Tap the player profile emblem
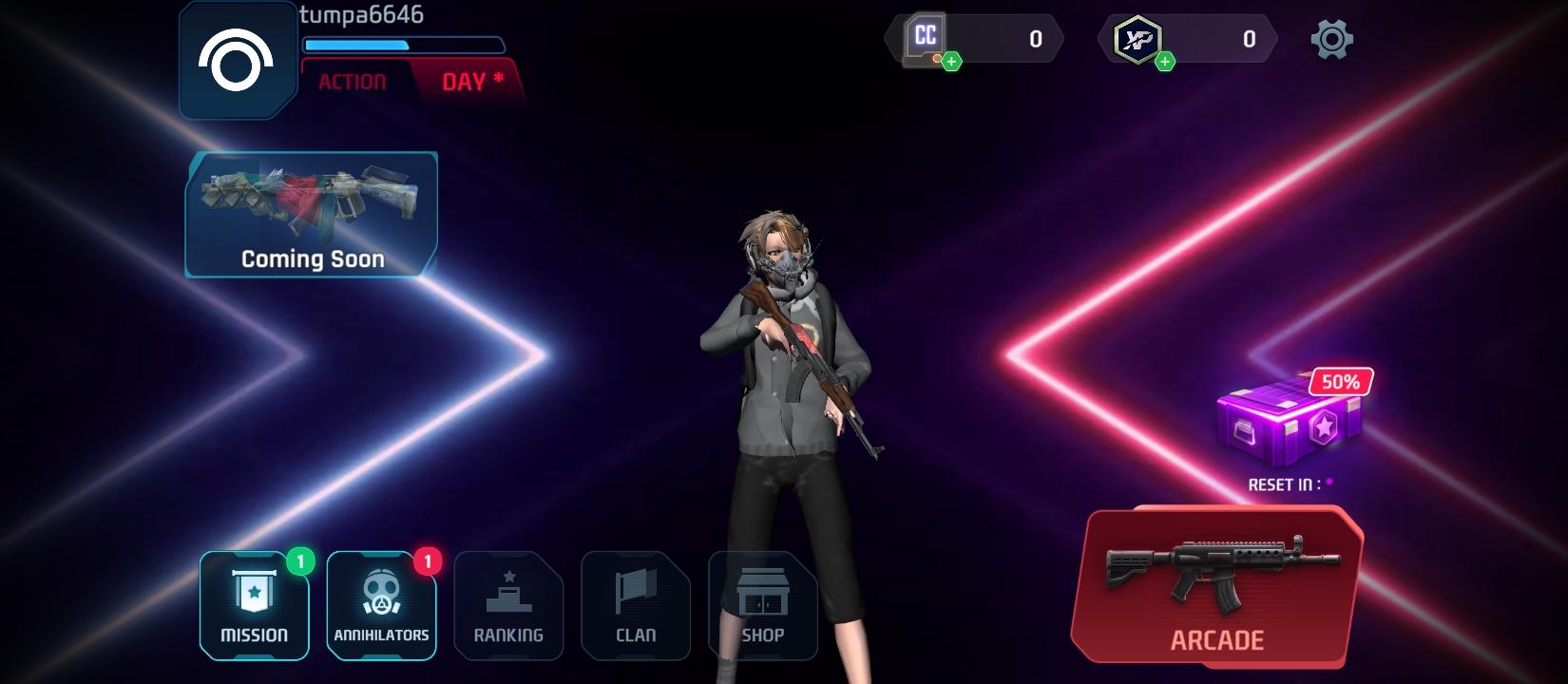 238,59
